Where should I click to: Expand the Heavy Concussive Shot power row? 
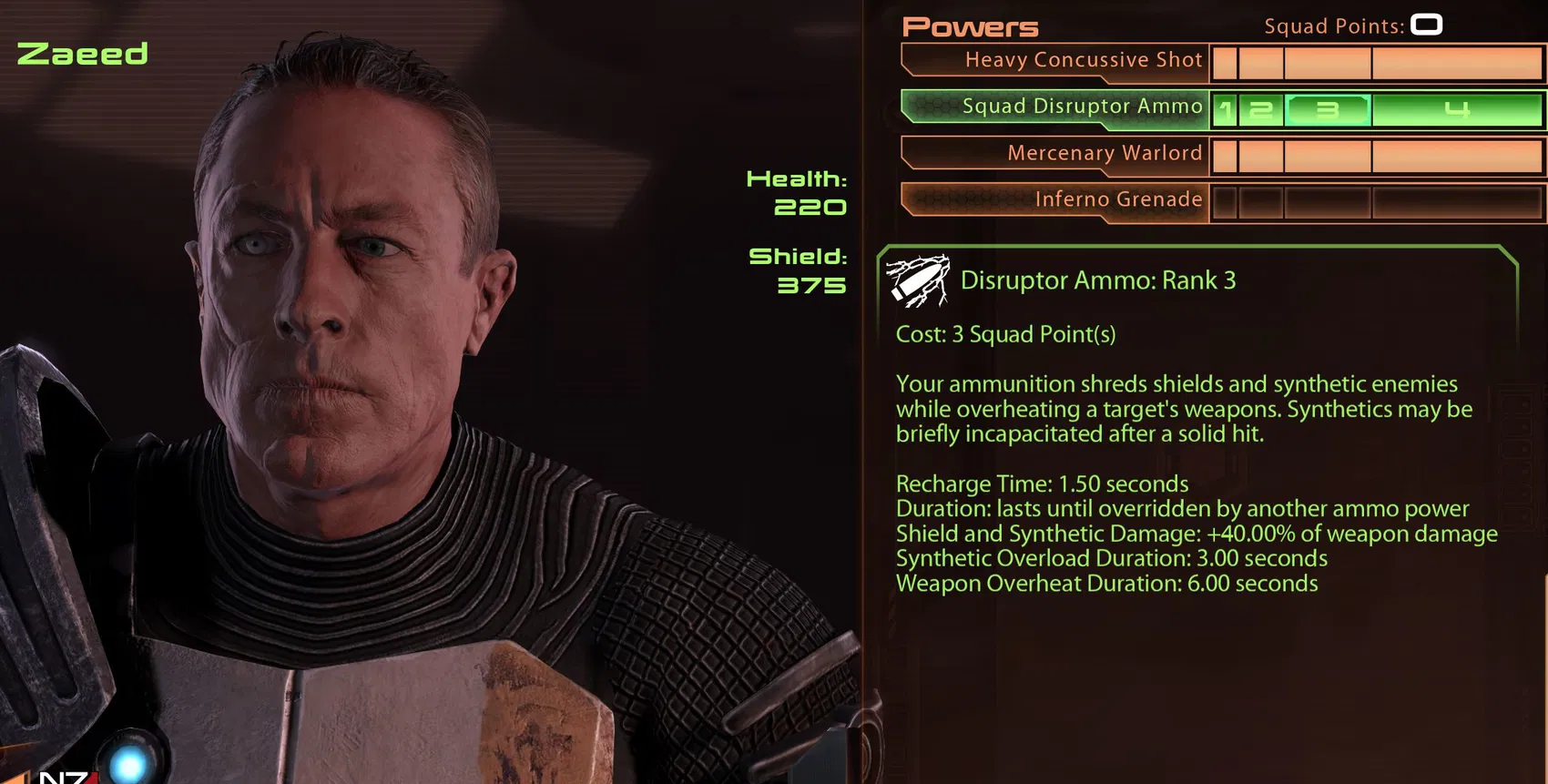pos(1084,59)
